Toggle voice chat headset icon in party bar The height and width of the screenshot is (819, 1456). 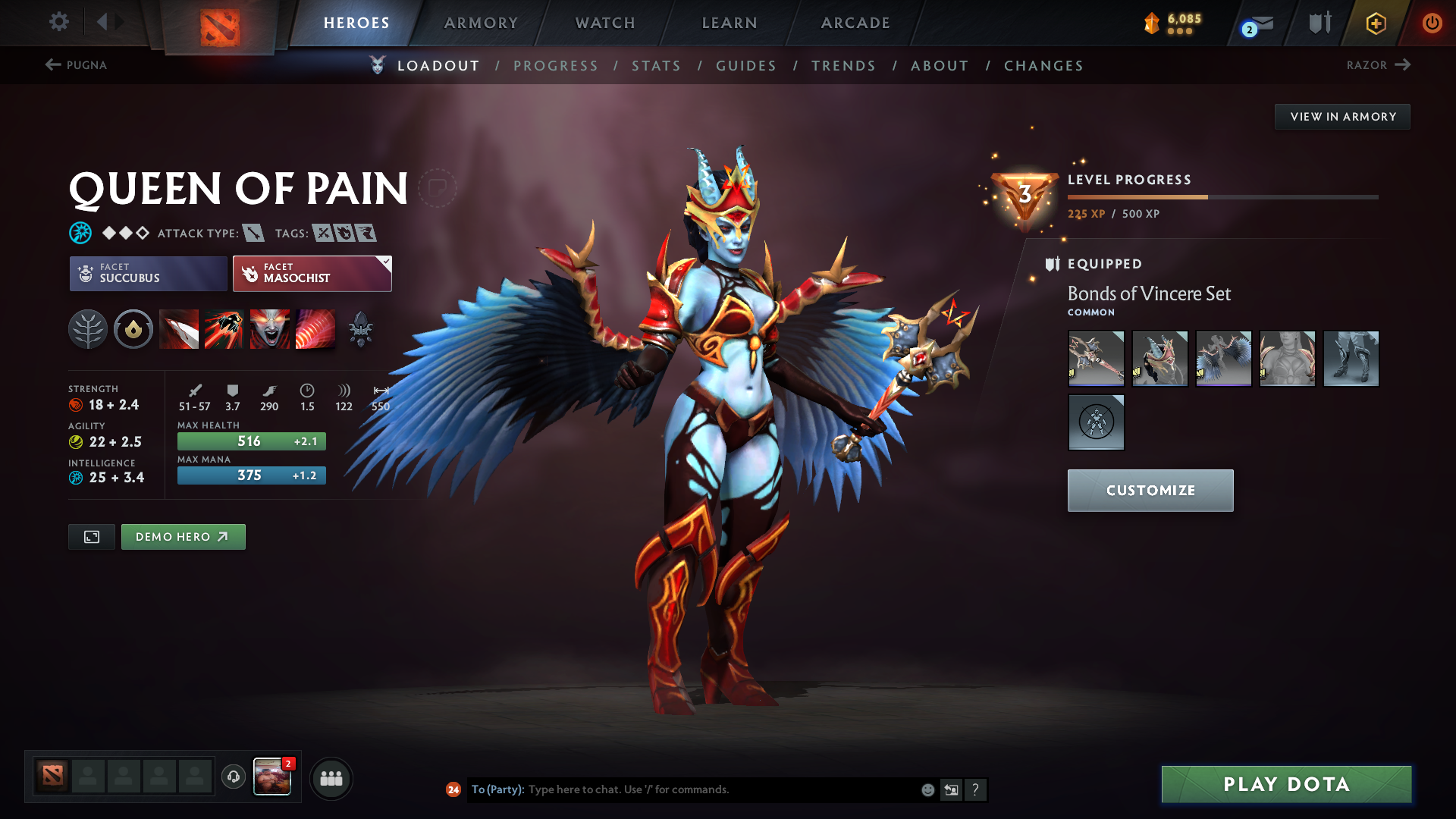tap(233, 778)
